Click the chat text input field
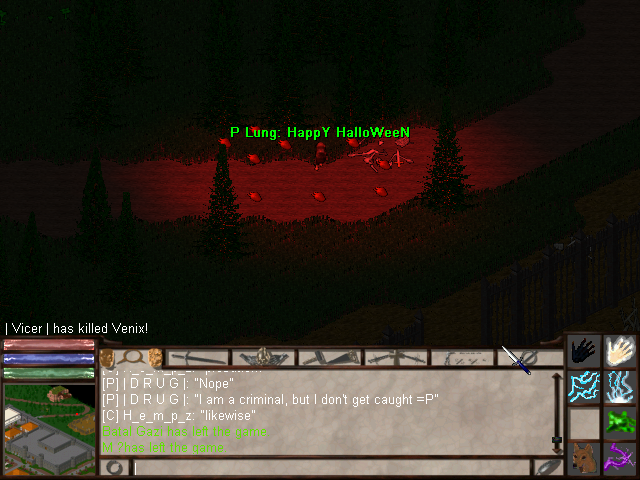Image resolution: width=640 pixels, height=480 pixels. (320, 467)
